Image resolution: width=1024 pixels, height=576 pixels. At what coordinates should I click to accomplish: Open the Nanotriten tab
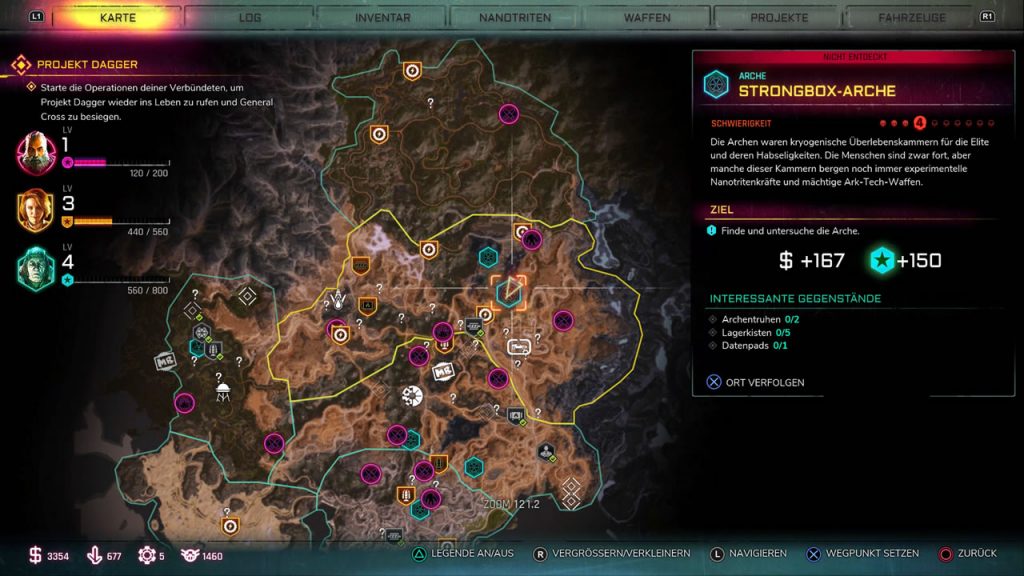(x=513, y=17)
